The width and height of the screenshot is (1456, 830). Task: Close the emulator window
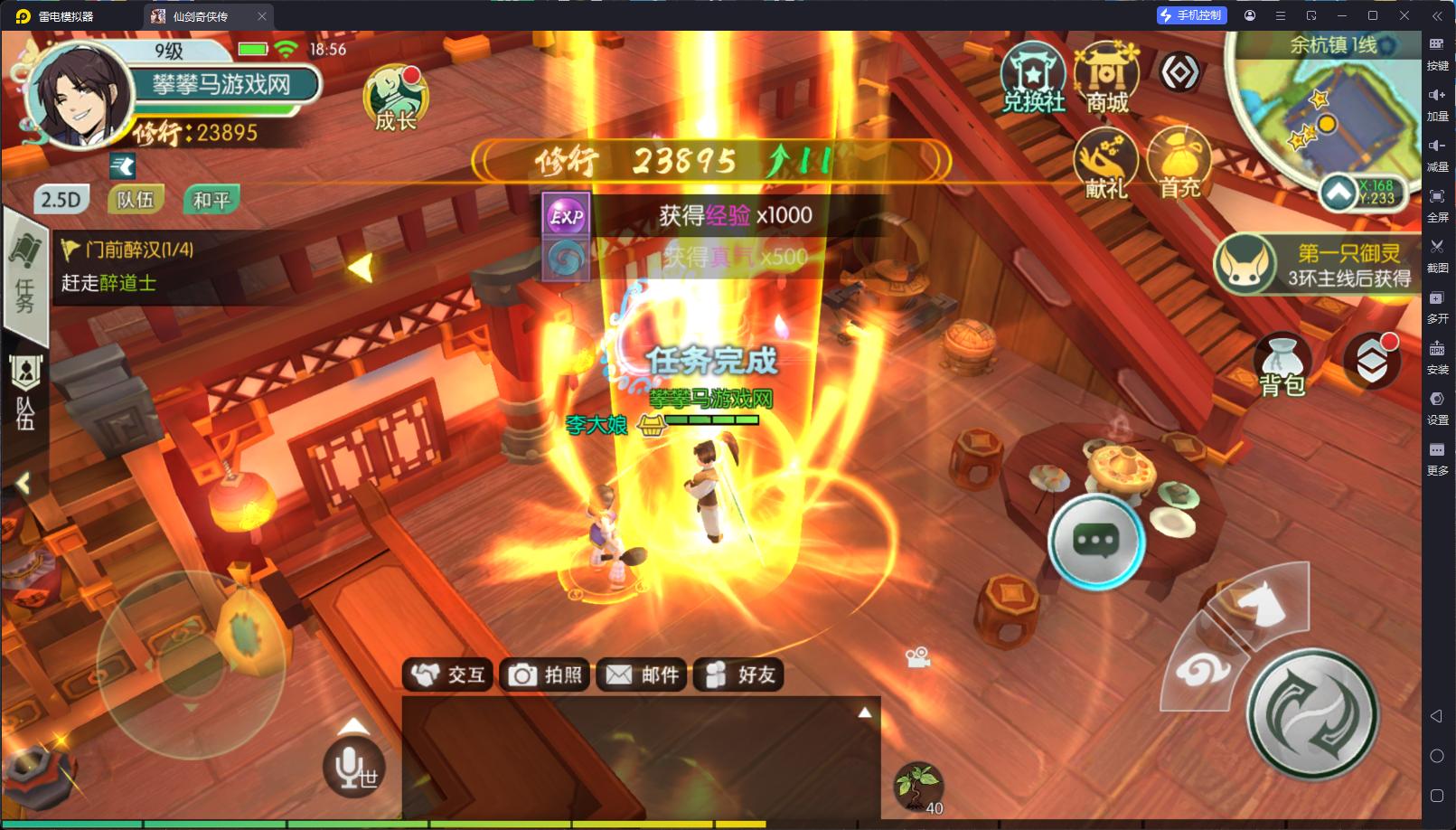pyautogui.click(x=1404, y=15)
